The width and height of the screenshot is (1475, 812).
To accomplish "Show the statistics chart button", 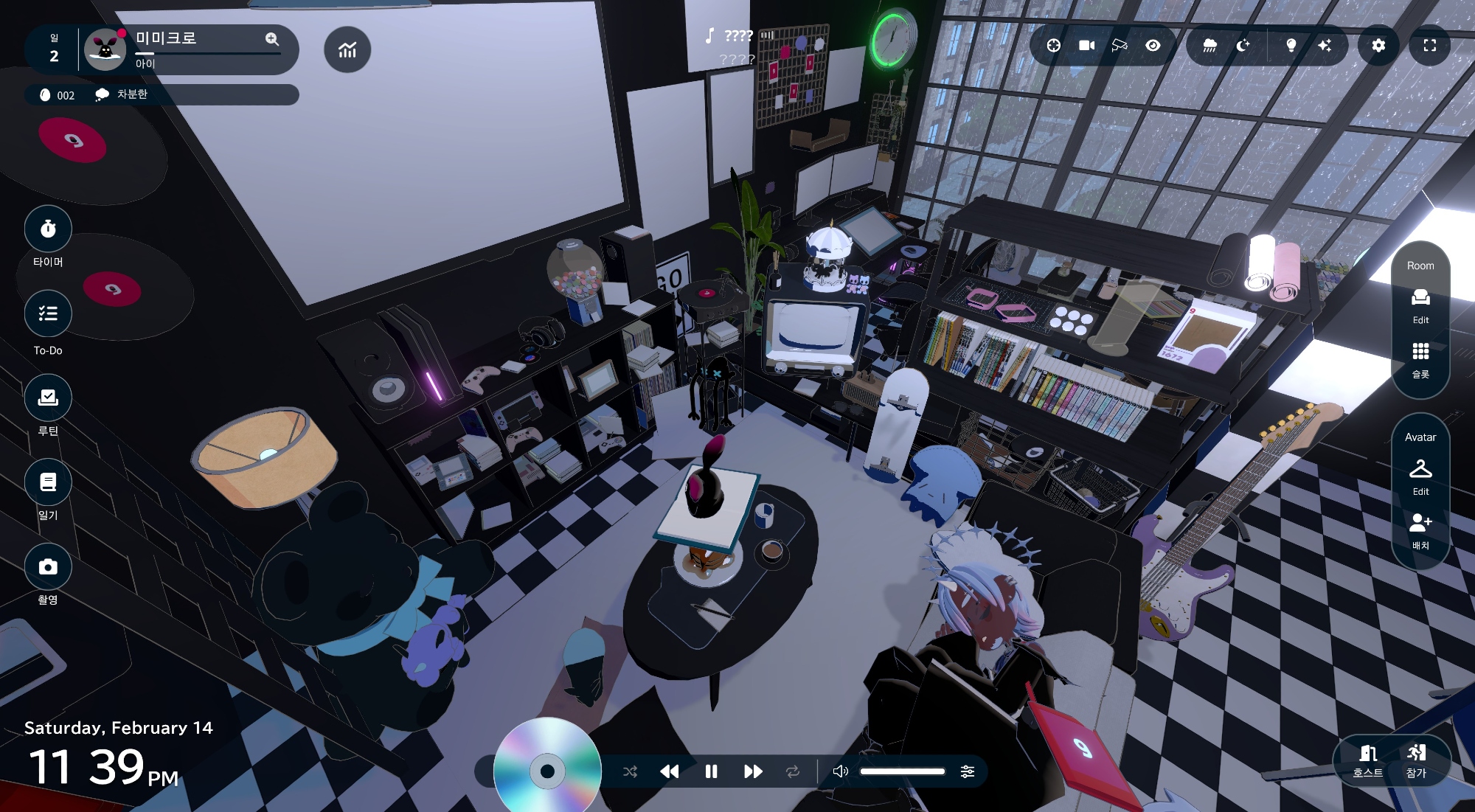I will tap(347, 49).
